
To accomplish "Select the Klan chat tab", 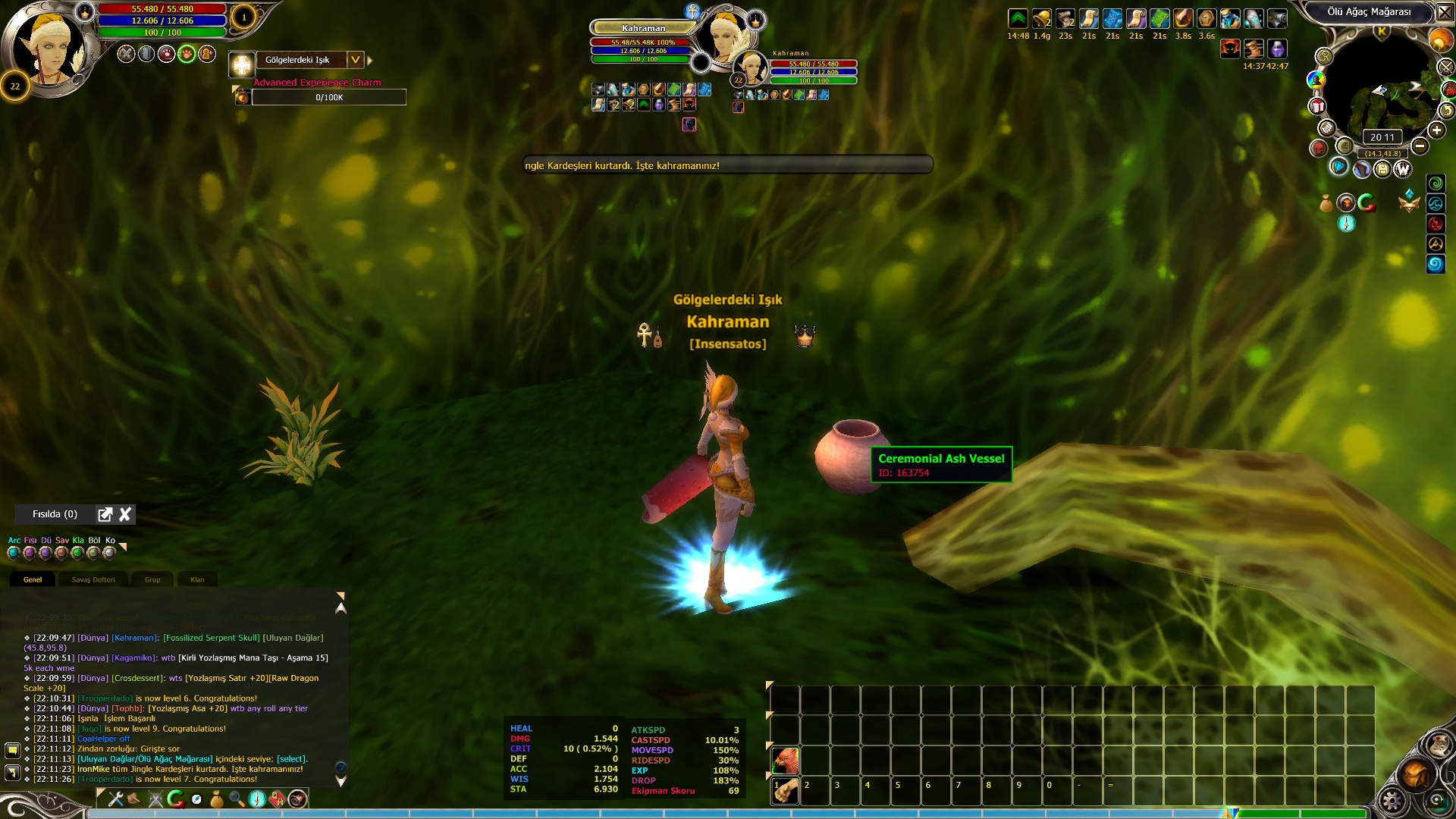I will (197, 580).
